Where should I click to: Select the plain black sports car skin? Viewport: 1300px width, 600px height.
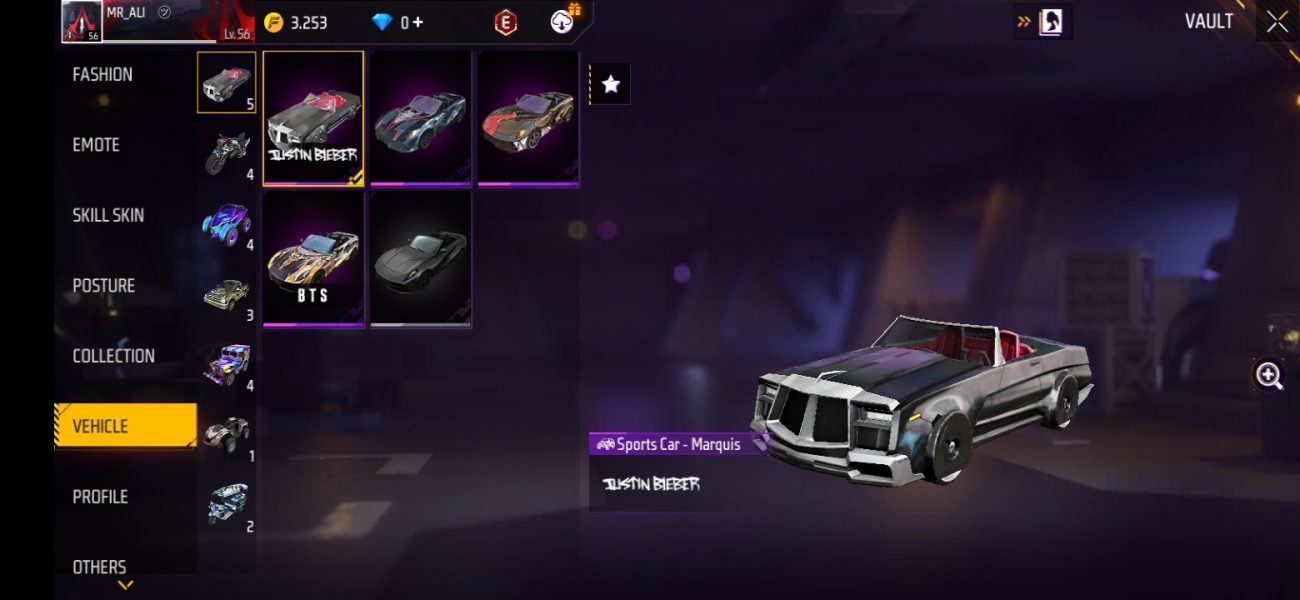pyautogui.click(x=420, y=259)
